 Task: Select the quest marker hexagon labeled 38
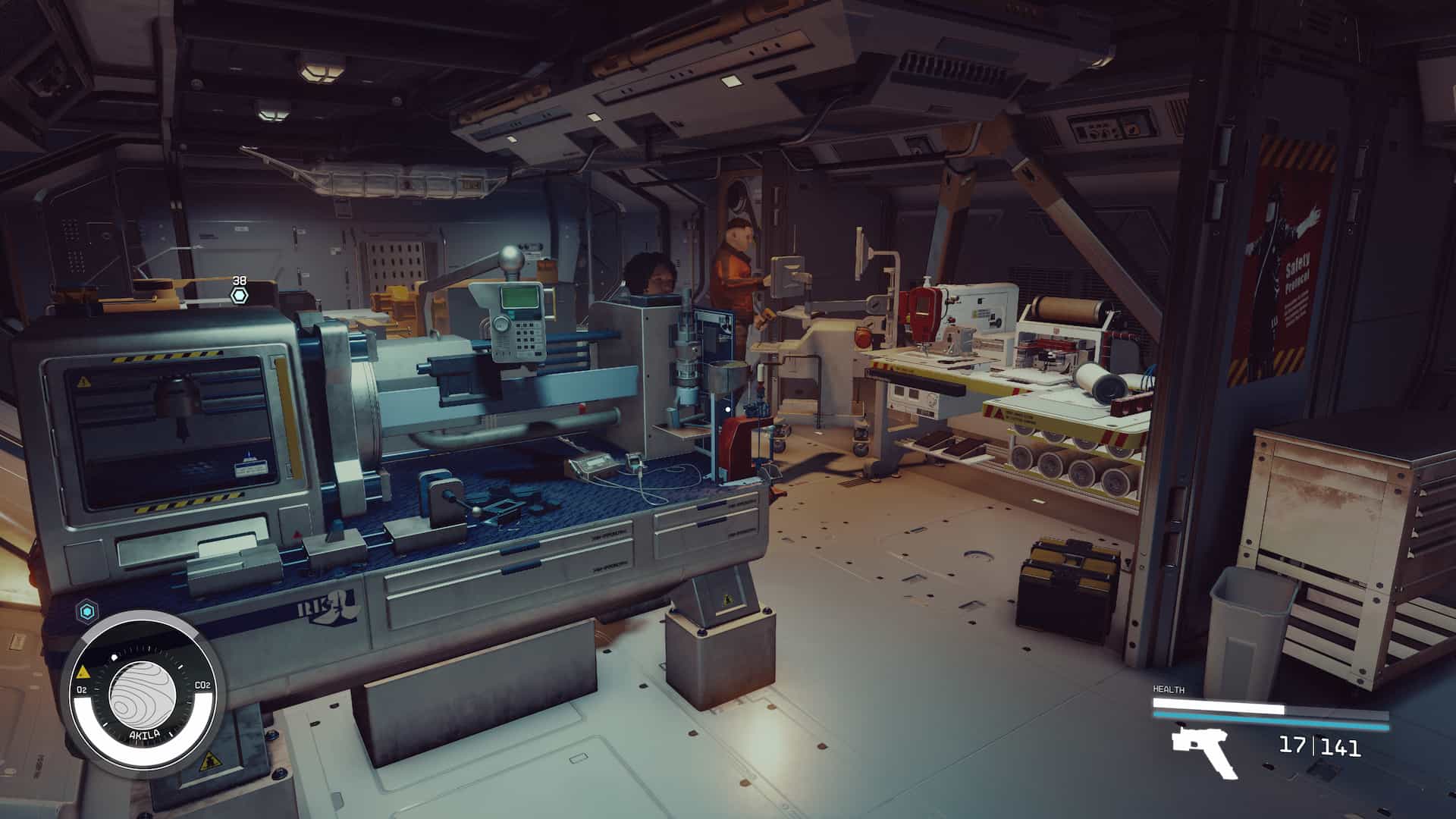[240, 296]
